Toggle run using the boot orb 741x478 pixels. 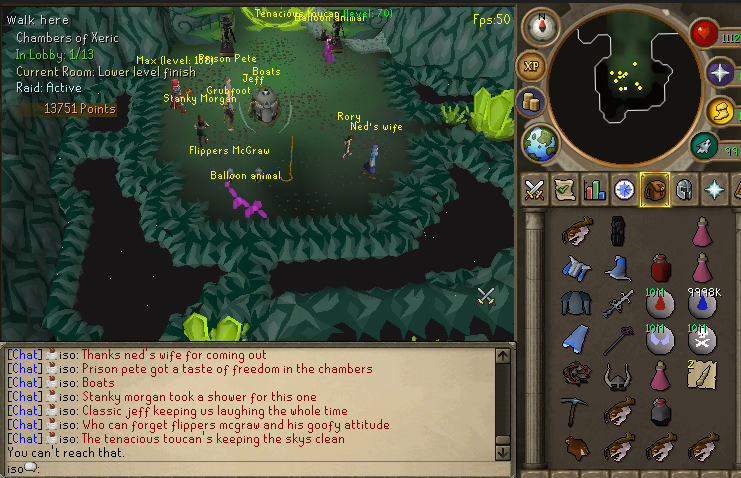click(x=720, y=111)
